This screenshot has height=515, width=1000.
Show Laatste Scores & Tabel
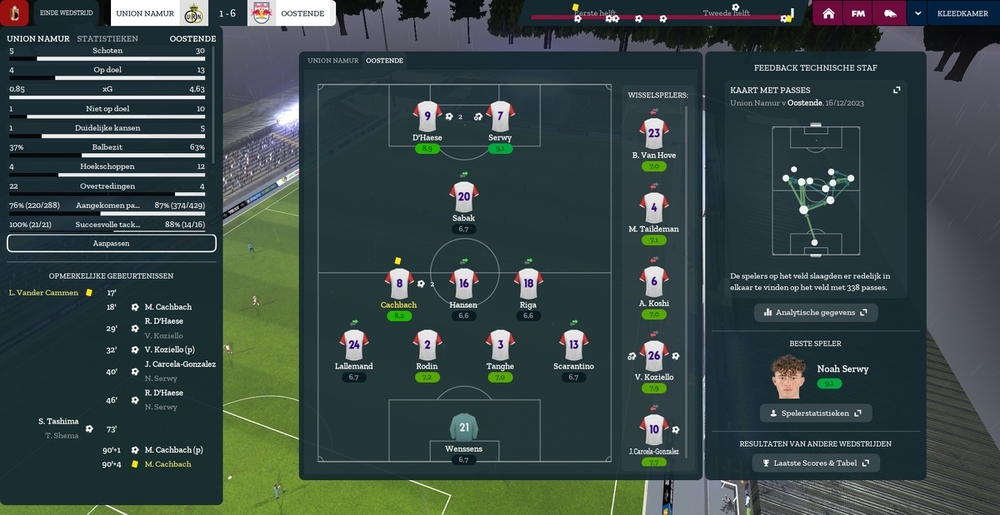click(816, 463)
